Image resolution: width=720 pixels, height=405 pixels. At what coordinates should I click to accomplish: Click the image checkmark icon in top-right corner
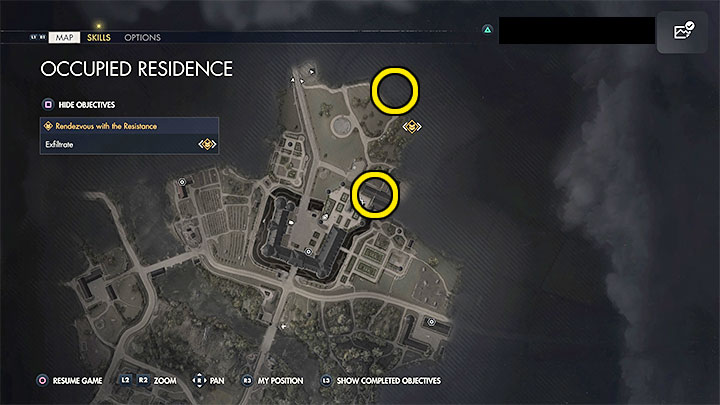[x=683, y=32]
